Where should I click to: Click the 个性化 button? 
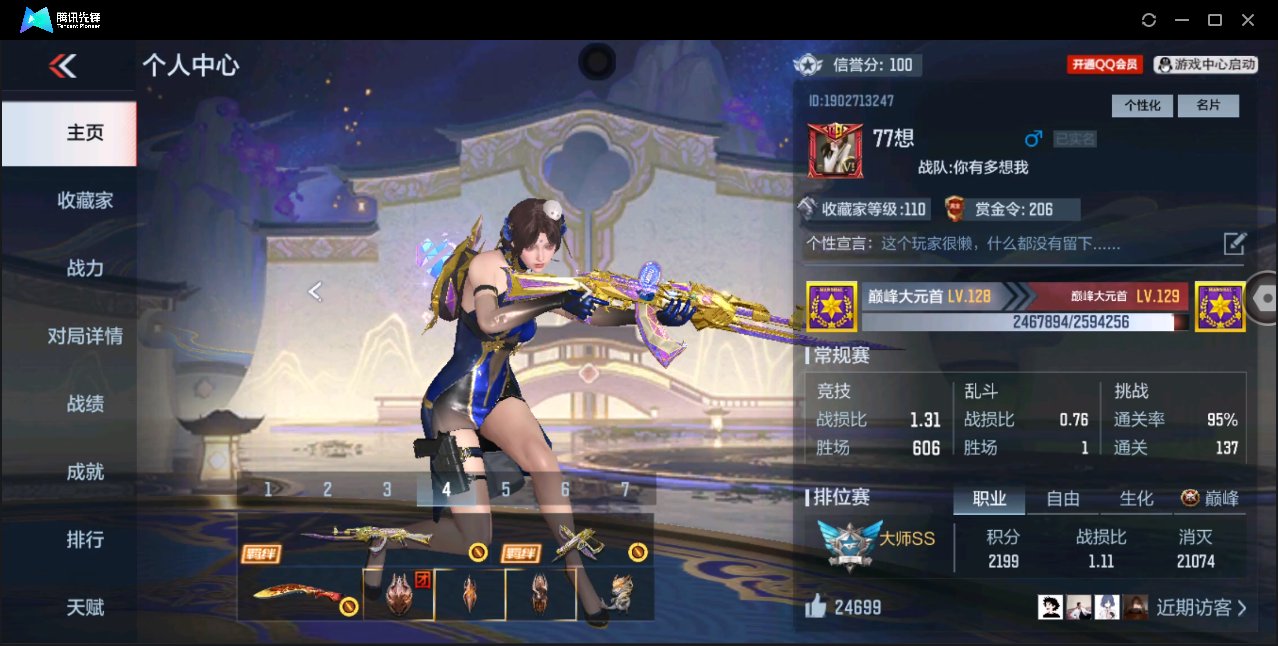(x=1142, y=105)
